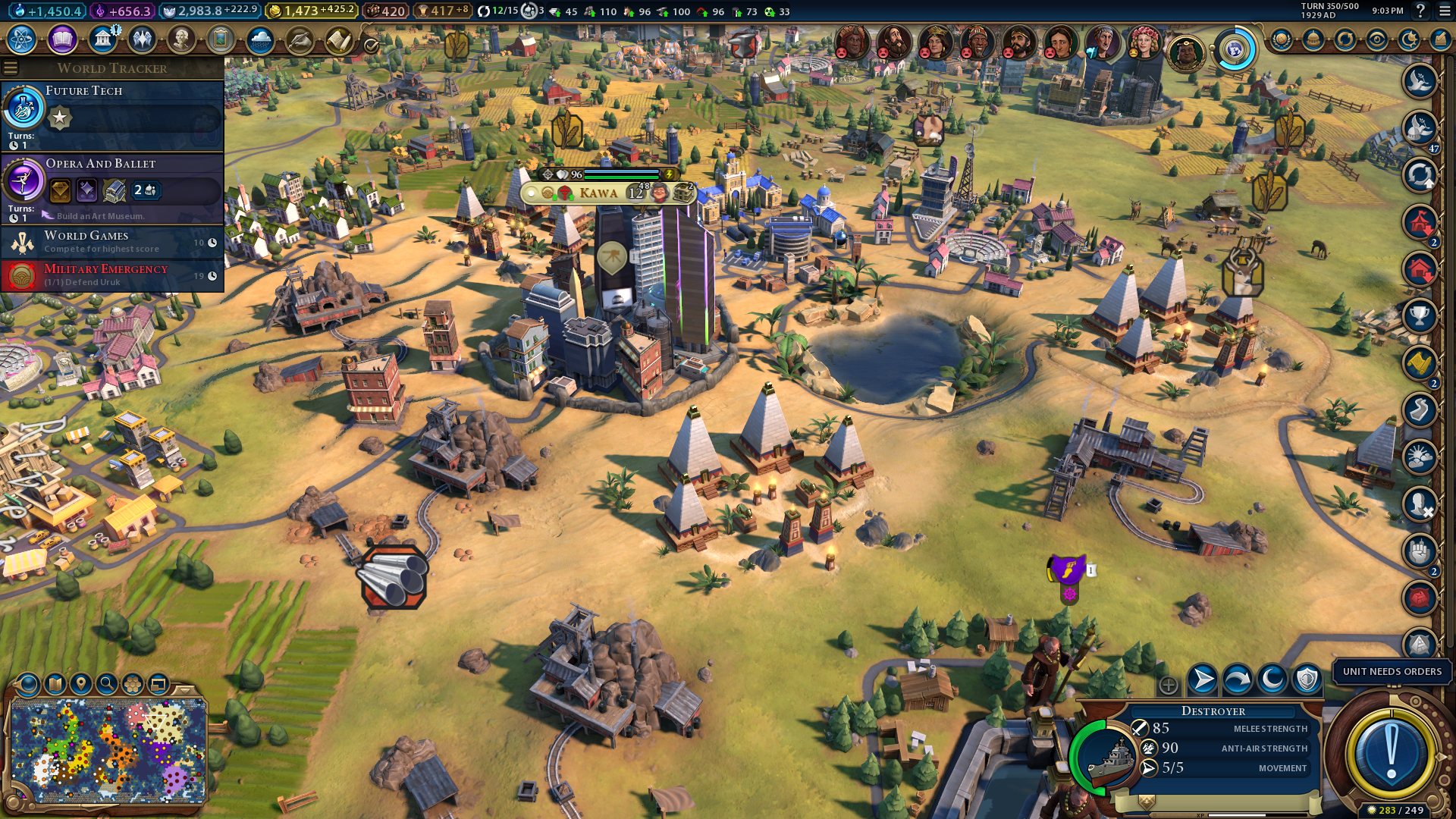1456x819 pixels.
Task: Click the Kawa city banner
Action: tap(599, 193)
